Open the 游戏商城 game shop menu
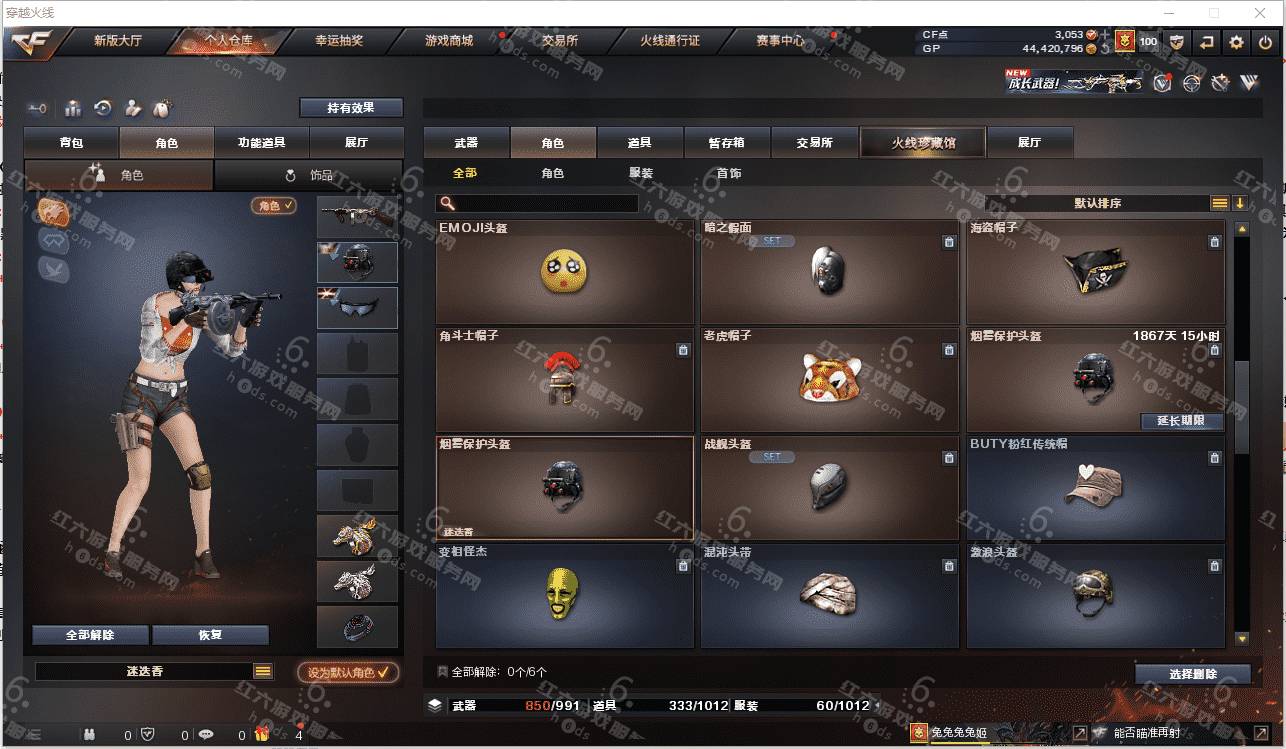This screenshot has width=1286, height=749. (449, 41)
